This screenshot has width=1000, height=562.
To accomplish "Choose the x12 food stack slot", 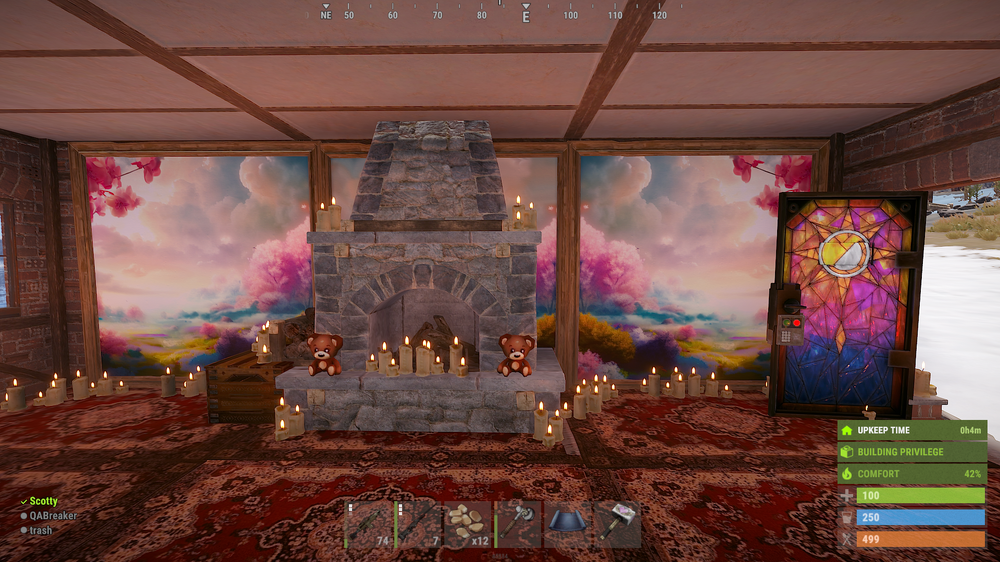I will (467, 524).
